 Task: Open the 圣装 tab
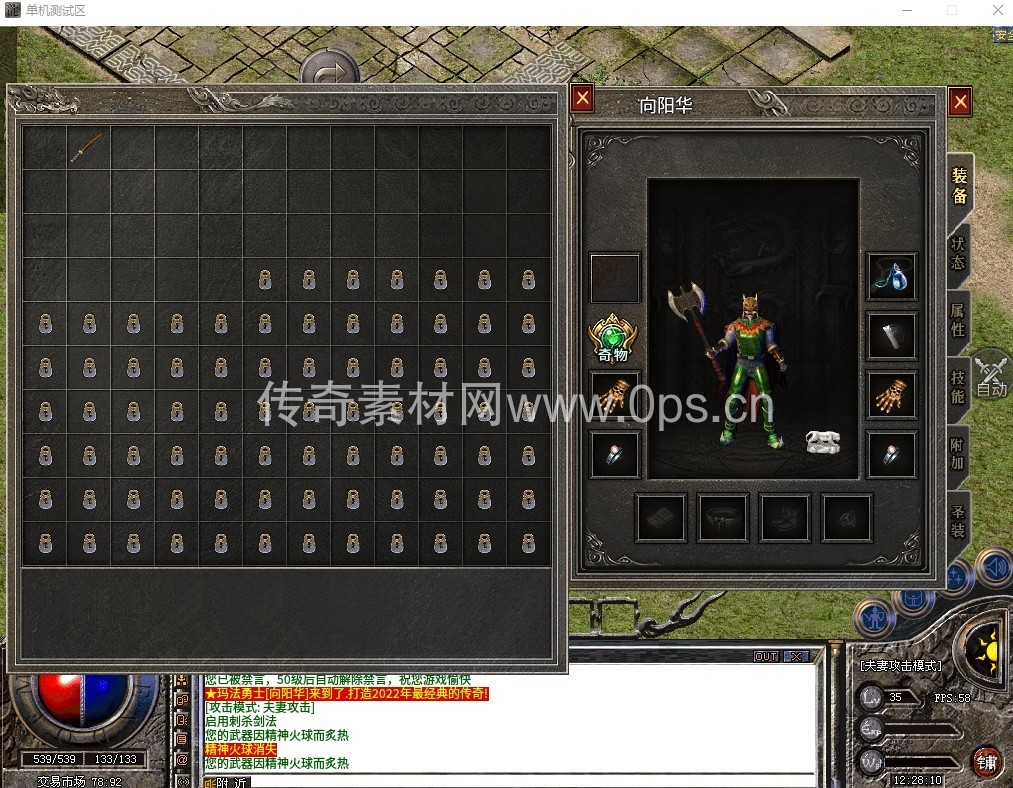click(957, 520)
